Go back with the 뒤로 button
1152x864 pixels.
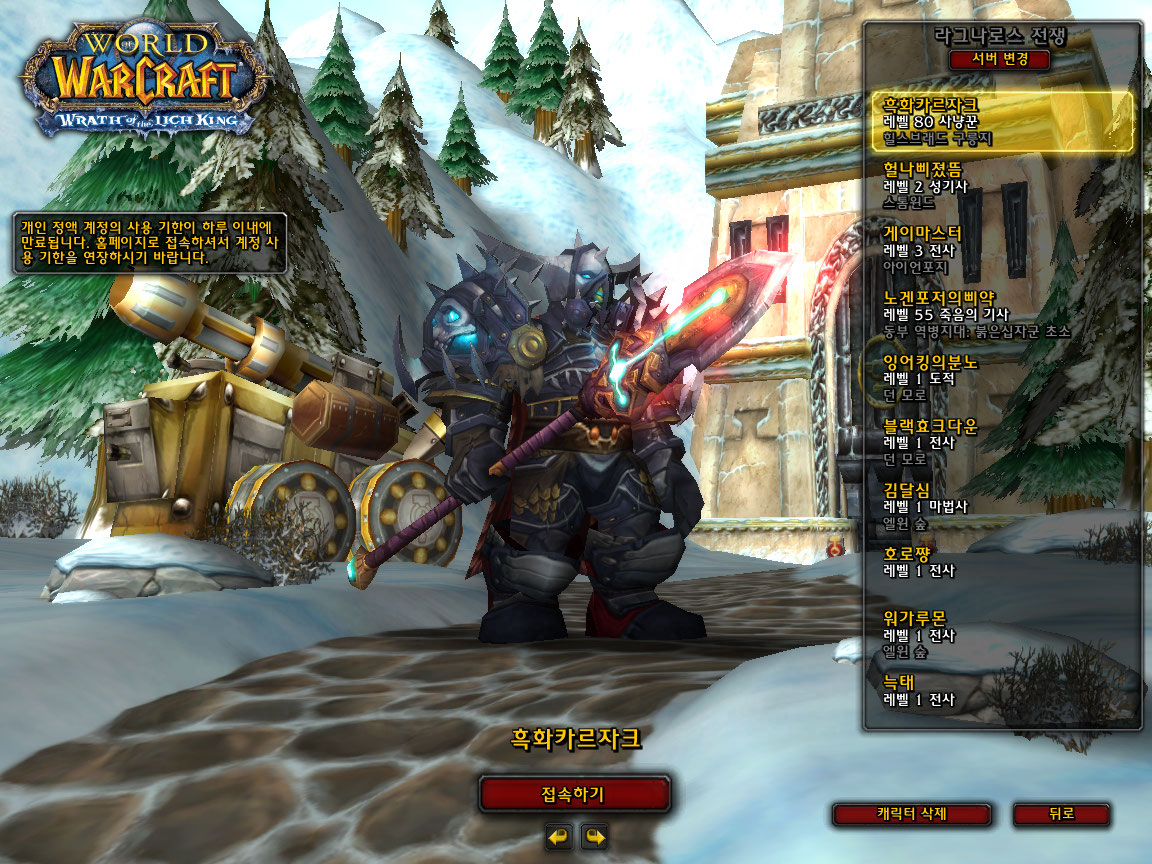(x=1061, y=814)
